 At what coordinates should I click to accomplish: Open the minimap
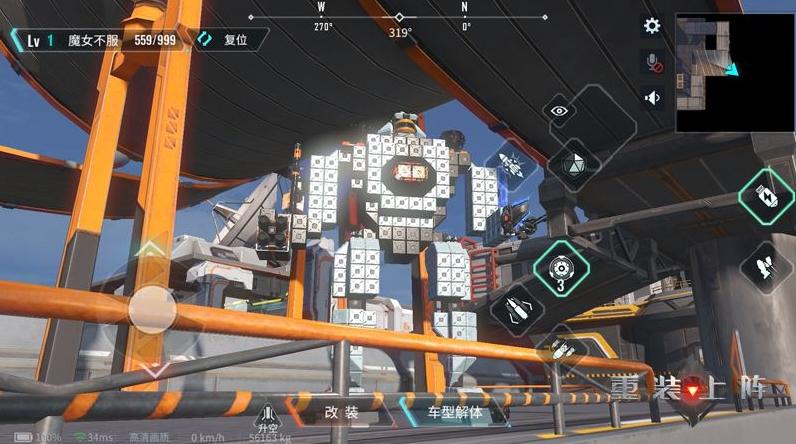coord(735,72)
